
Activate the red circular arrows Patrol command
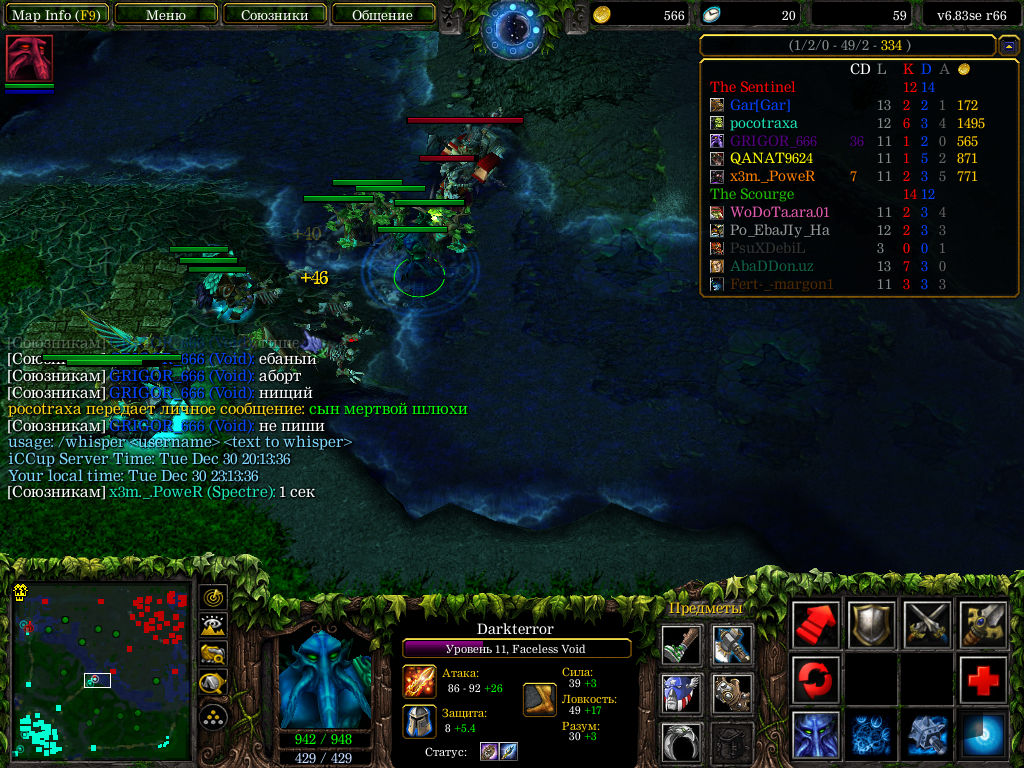point(815,680)
